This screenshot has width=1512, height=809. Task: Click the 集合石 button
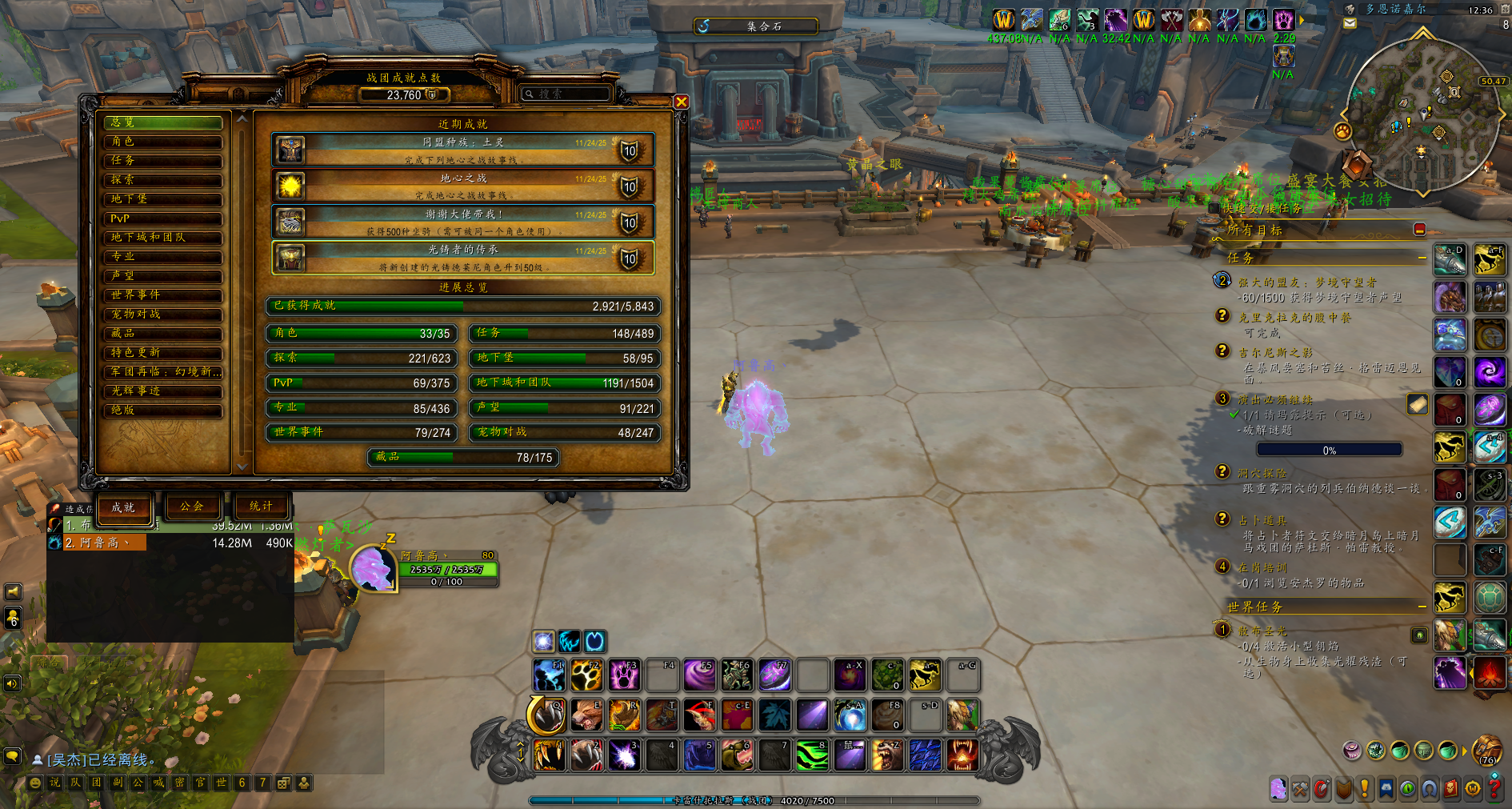pyautogui.click(x=756, y=26)
